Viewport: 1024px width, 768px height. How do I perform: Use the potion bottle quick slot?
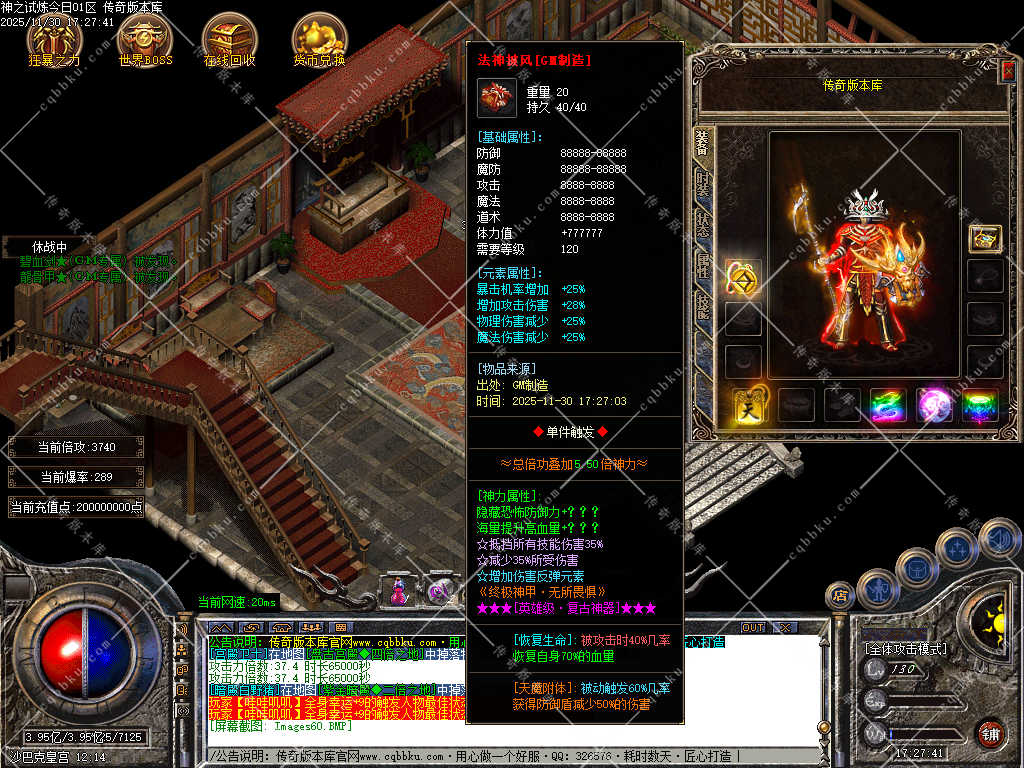[400, 590]
